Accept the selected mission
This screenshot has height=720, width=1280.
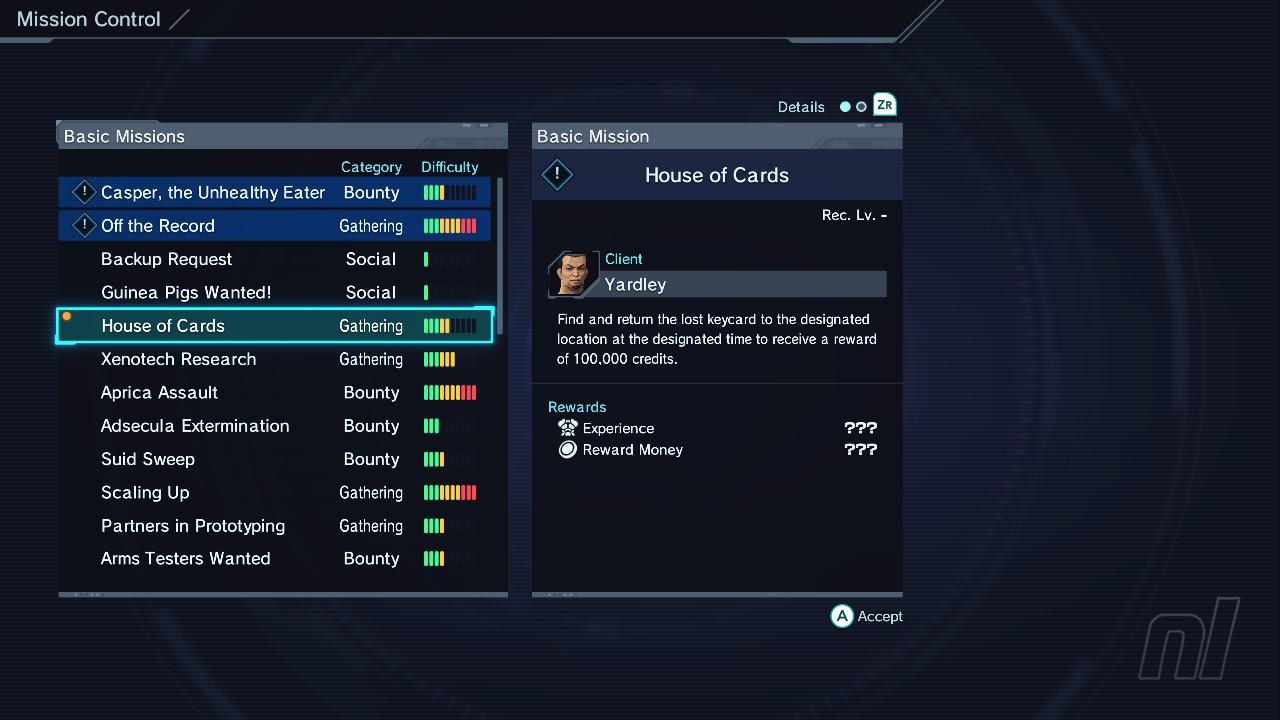click(x=867, y=616)
